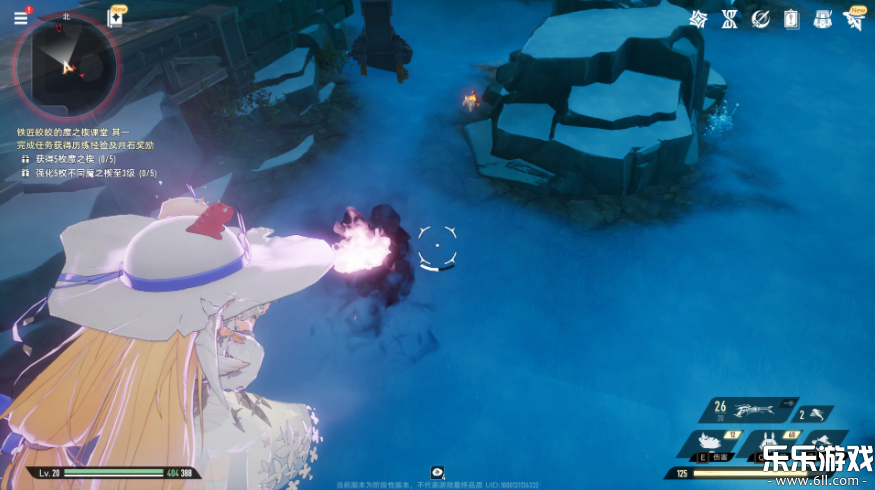This screenshot has height=490, width=875.
Task: Open the hamburger main menu
Action: [20, 17]
